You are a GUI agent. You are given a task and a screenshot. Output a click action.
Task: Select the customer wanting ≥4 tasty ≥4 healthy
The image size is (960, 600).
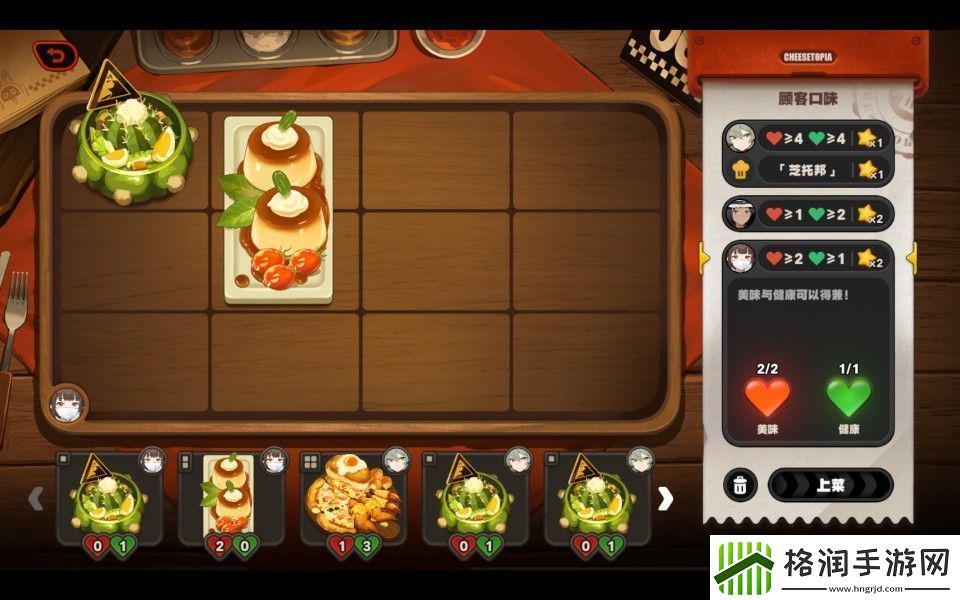[807, 138]
